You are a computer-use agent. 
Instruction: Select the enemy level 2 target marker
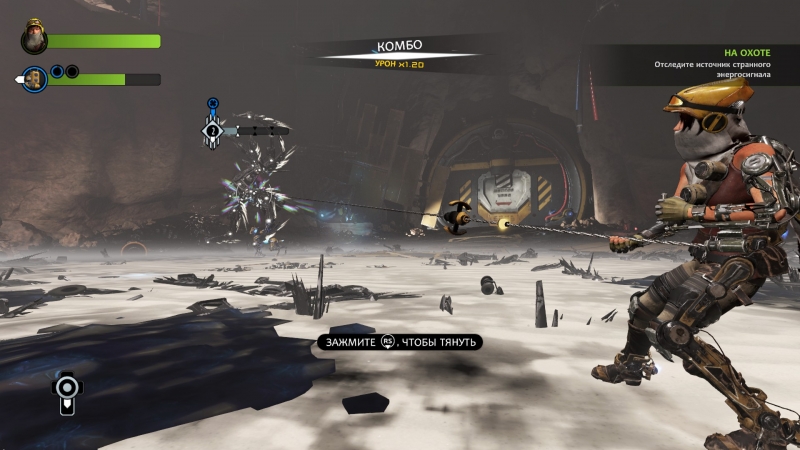pyautogui.click(x=212, y=130)
